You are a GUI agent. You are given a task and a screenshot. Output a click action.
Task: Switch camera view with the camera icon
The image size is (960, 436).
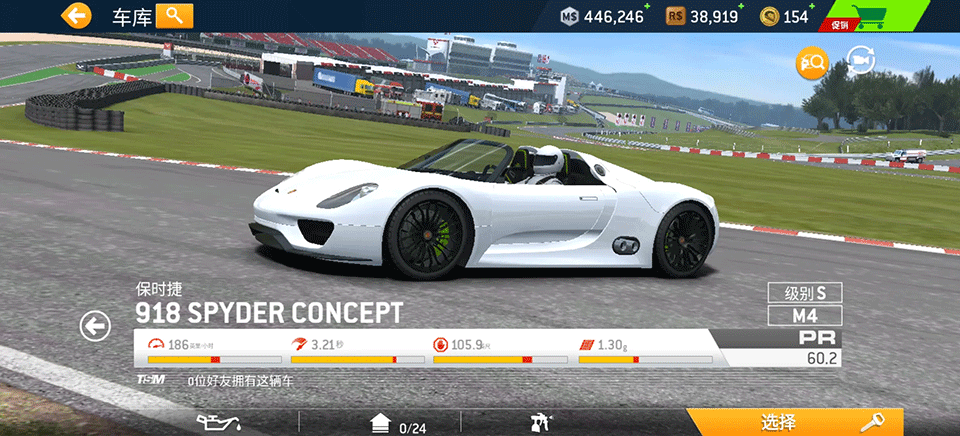click(x=861, y=61)
